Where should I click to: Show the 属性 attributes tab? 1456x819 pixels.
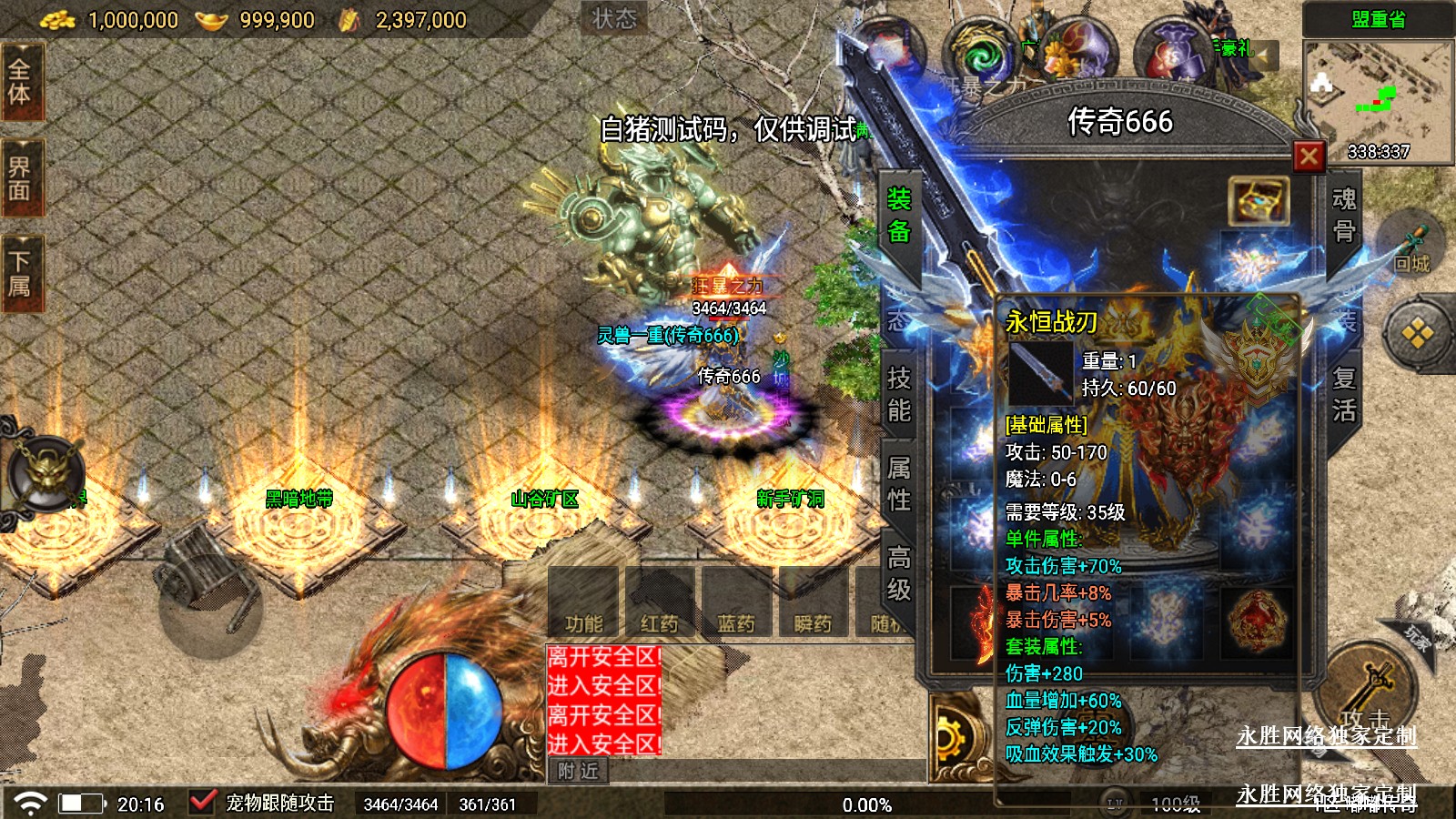point(899,483)
